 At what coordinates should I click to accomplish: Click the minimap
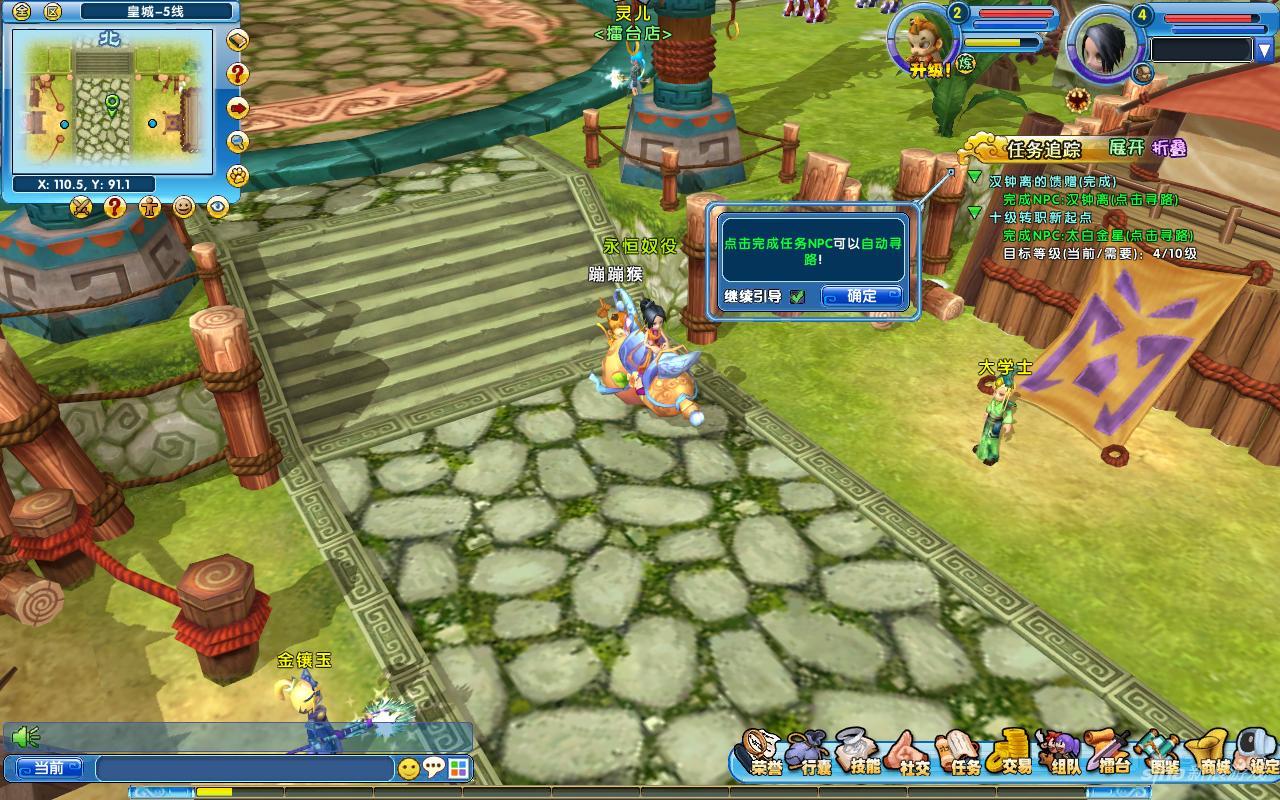112,102
